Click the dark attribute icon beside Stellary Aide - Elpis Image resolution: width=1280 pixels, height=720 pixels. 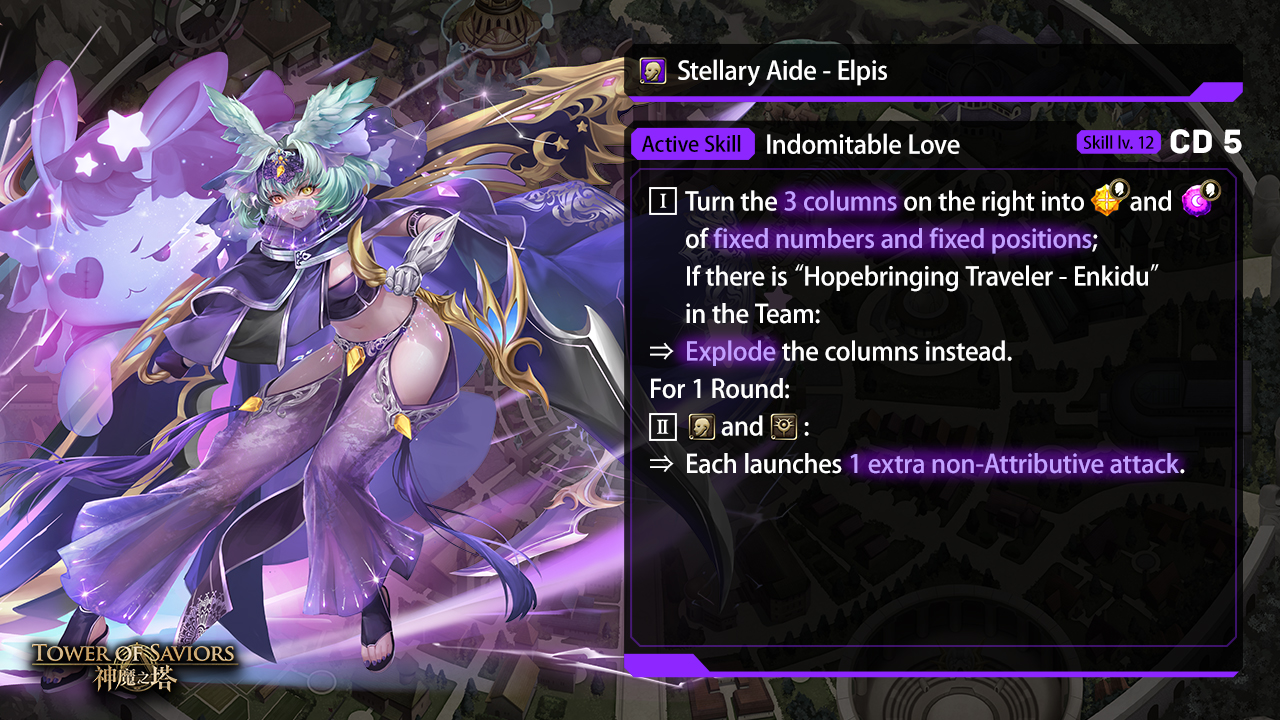(x=653, y=72)
